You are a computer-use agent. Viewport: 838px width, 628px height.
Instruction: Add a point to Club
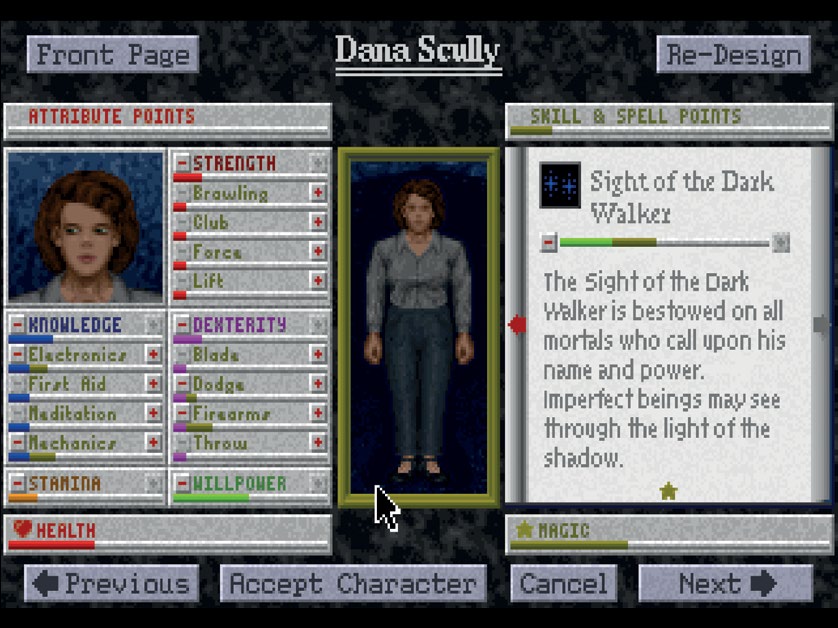318,222
